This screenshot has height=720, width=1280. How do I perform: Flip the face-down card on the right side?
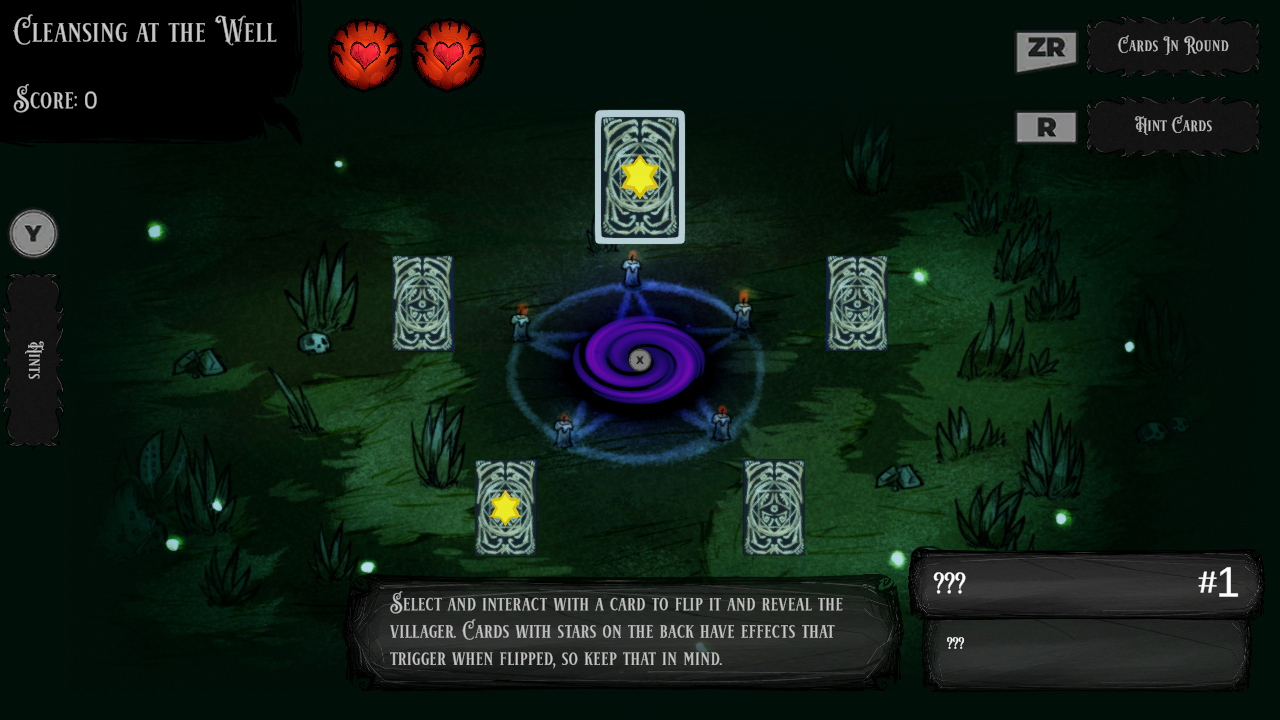[857, 303]
